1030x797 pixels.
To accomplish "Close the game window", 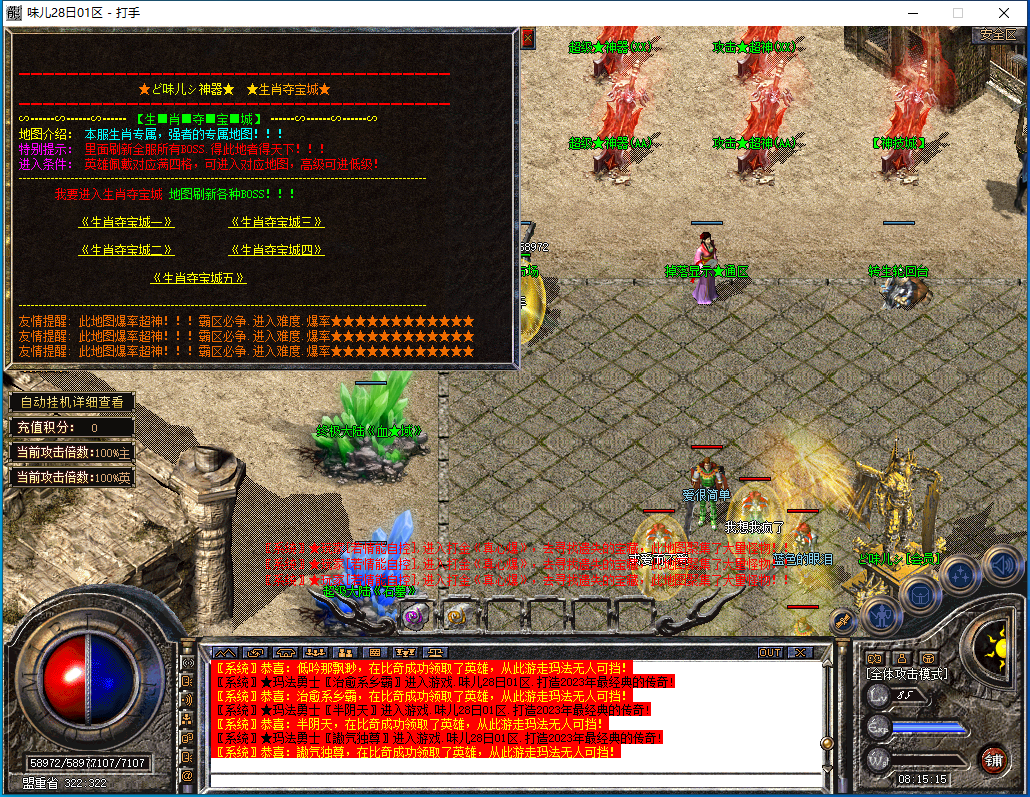I will click(x=1003, y=13).
